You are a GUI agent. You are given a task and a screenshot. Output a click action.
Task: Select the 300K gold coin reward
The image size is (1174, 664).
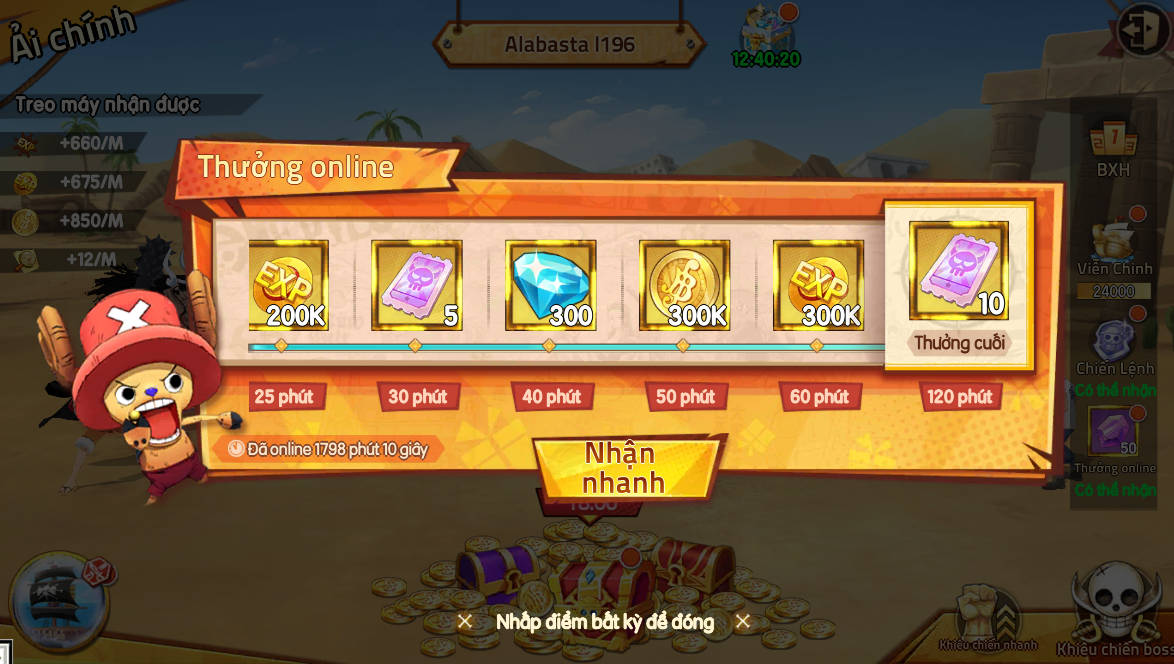click(685, 286)
